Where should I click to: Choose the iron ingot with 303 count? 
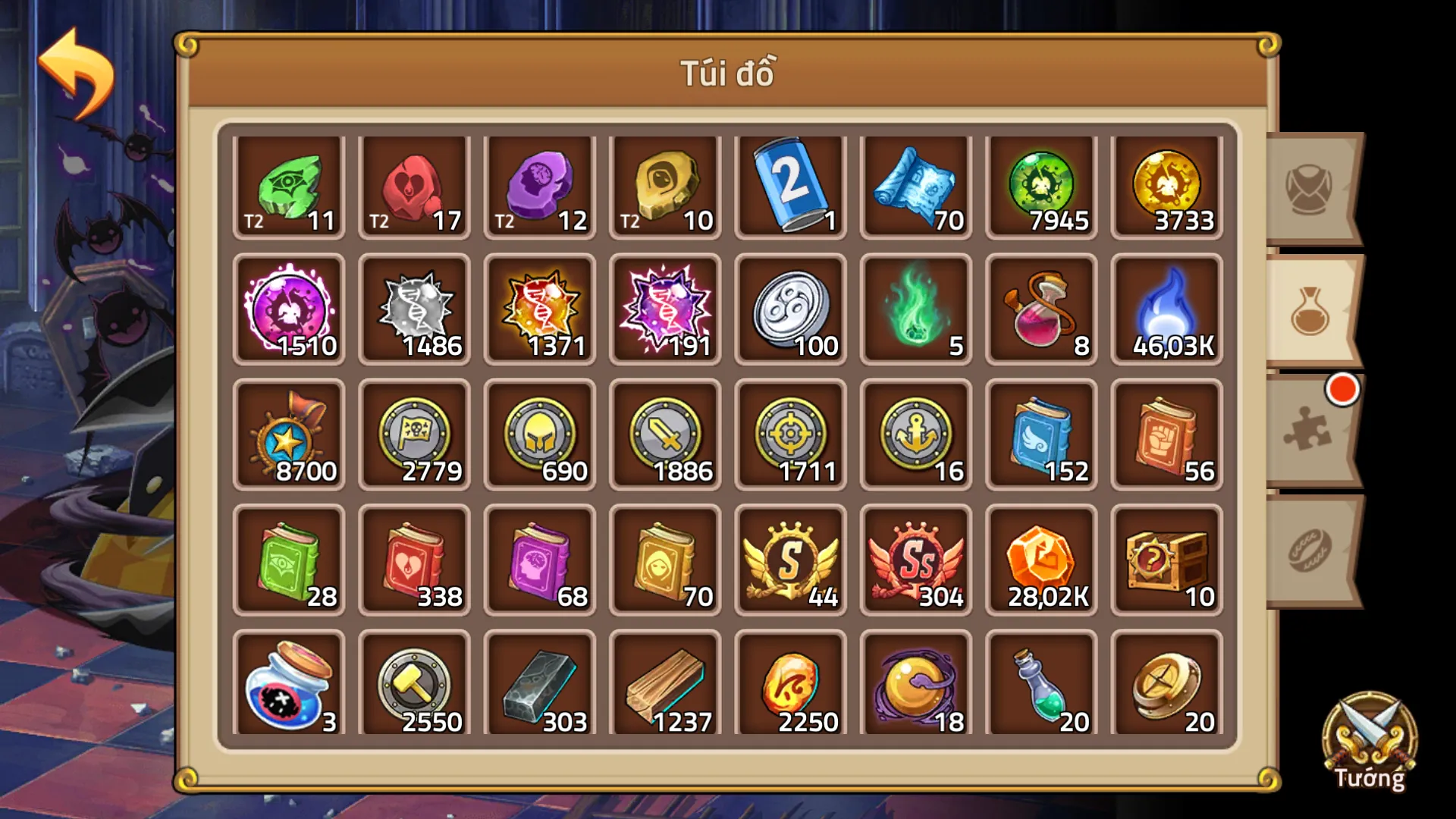click(x=539, y=686)
